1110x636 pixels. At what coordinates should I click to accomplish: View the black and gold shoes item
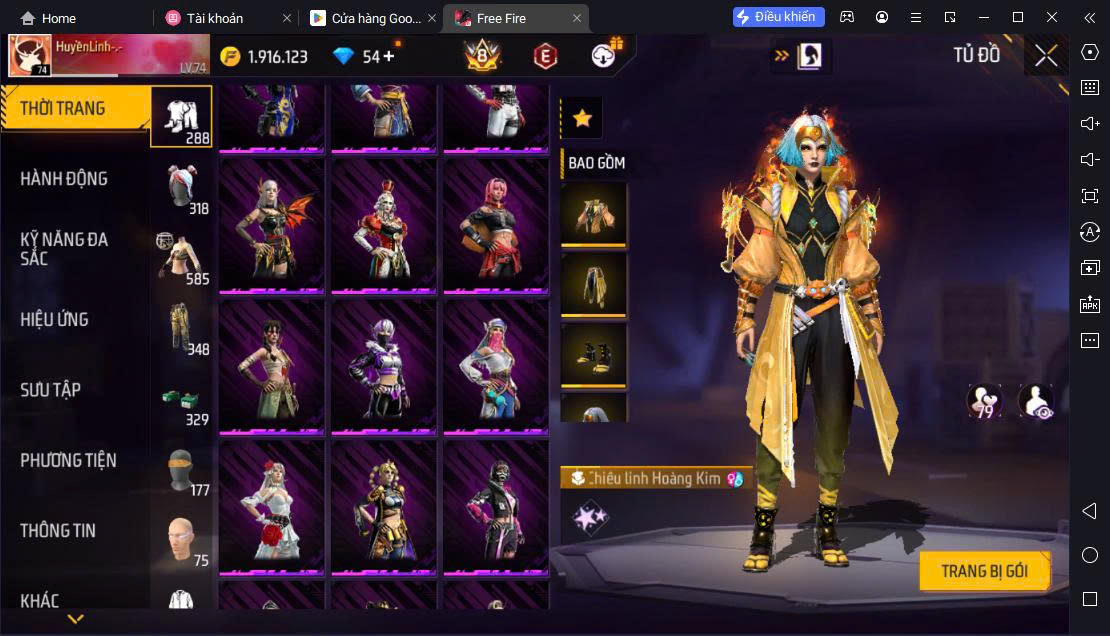(x=594, y=355)
